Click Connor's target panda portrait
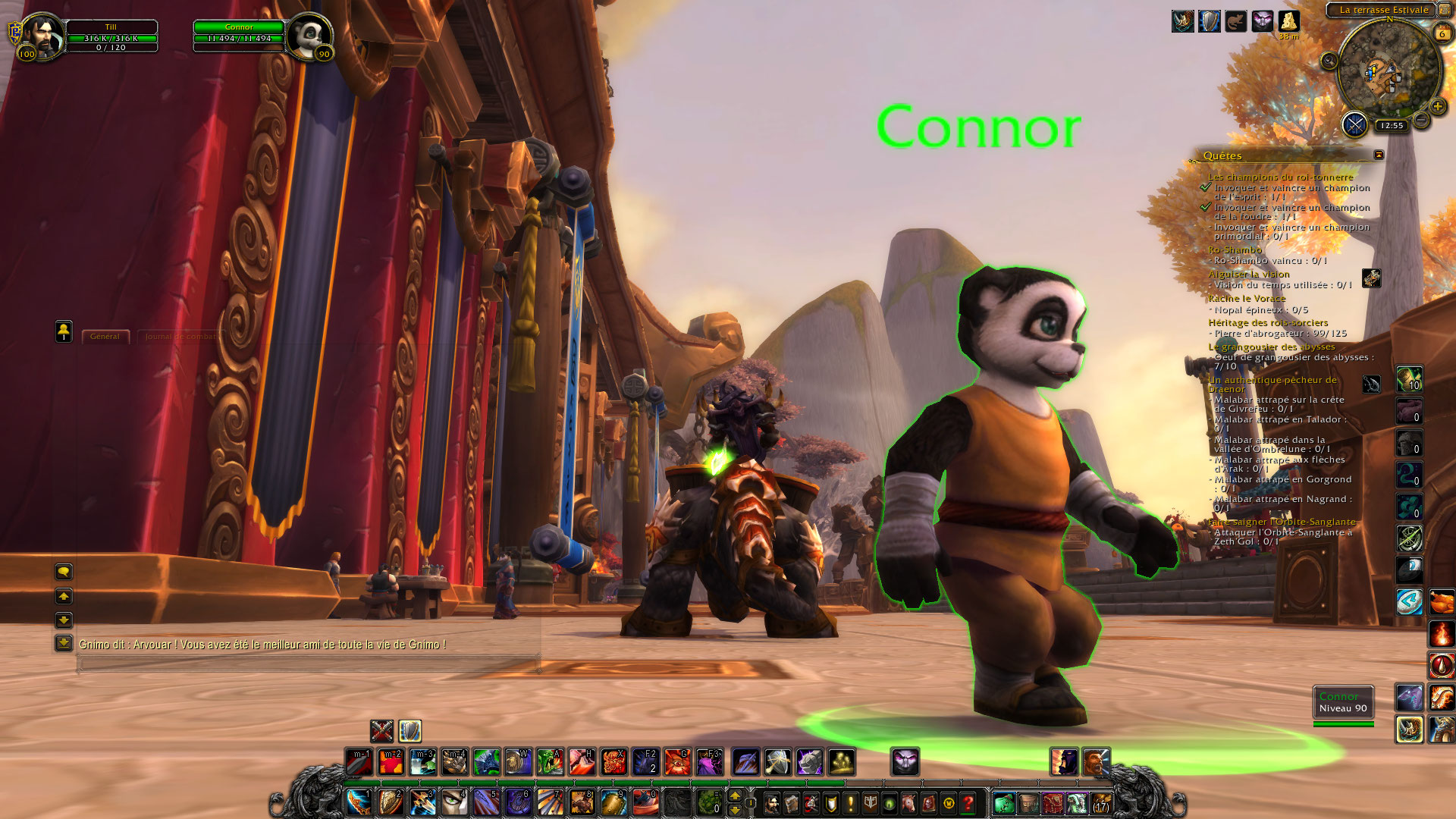The image size is (1456, 819). click(x=309, y=36)
